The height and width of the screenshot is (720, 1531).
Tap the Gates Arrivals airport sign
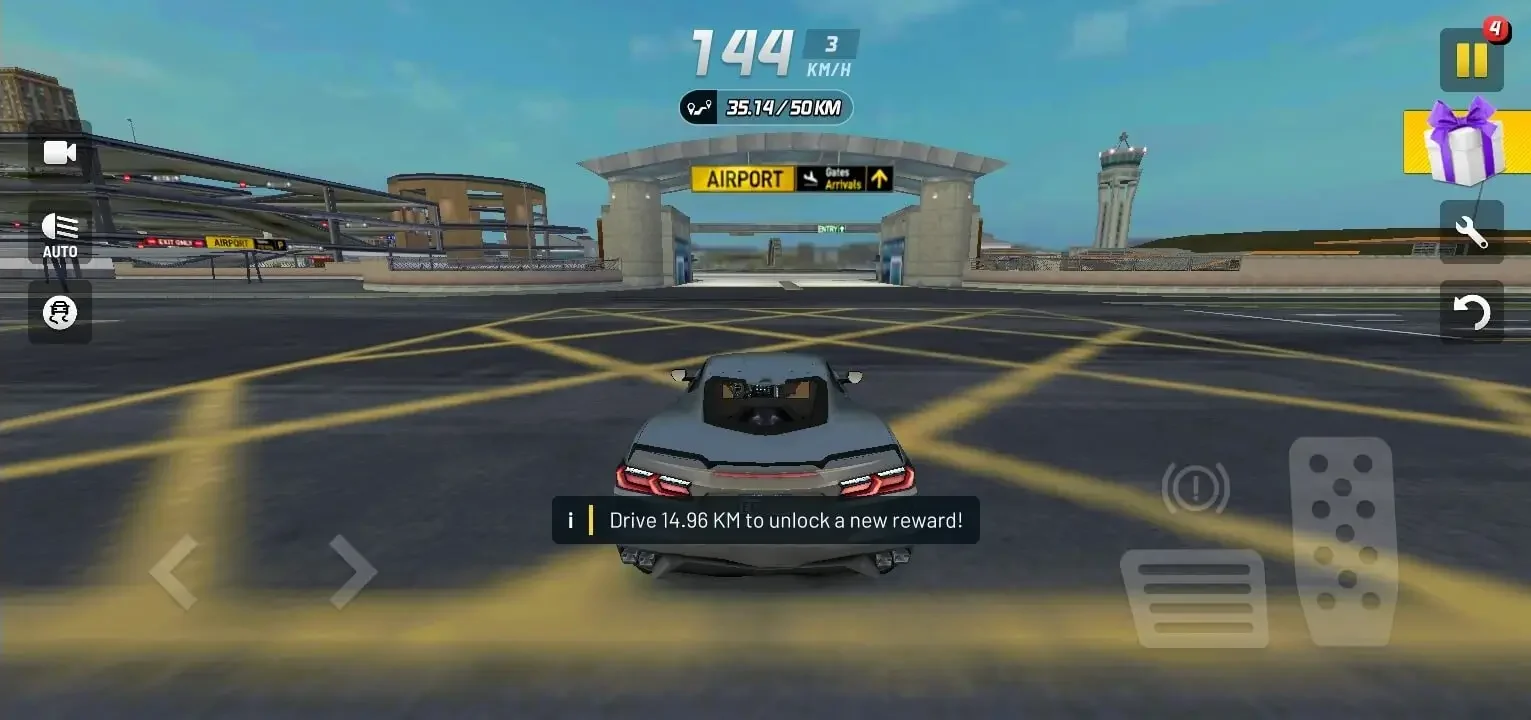pos(833,179)
